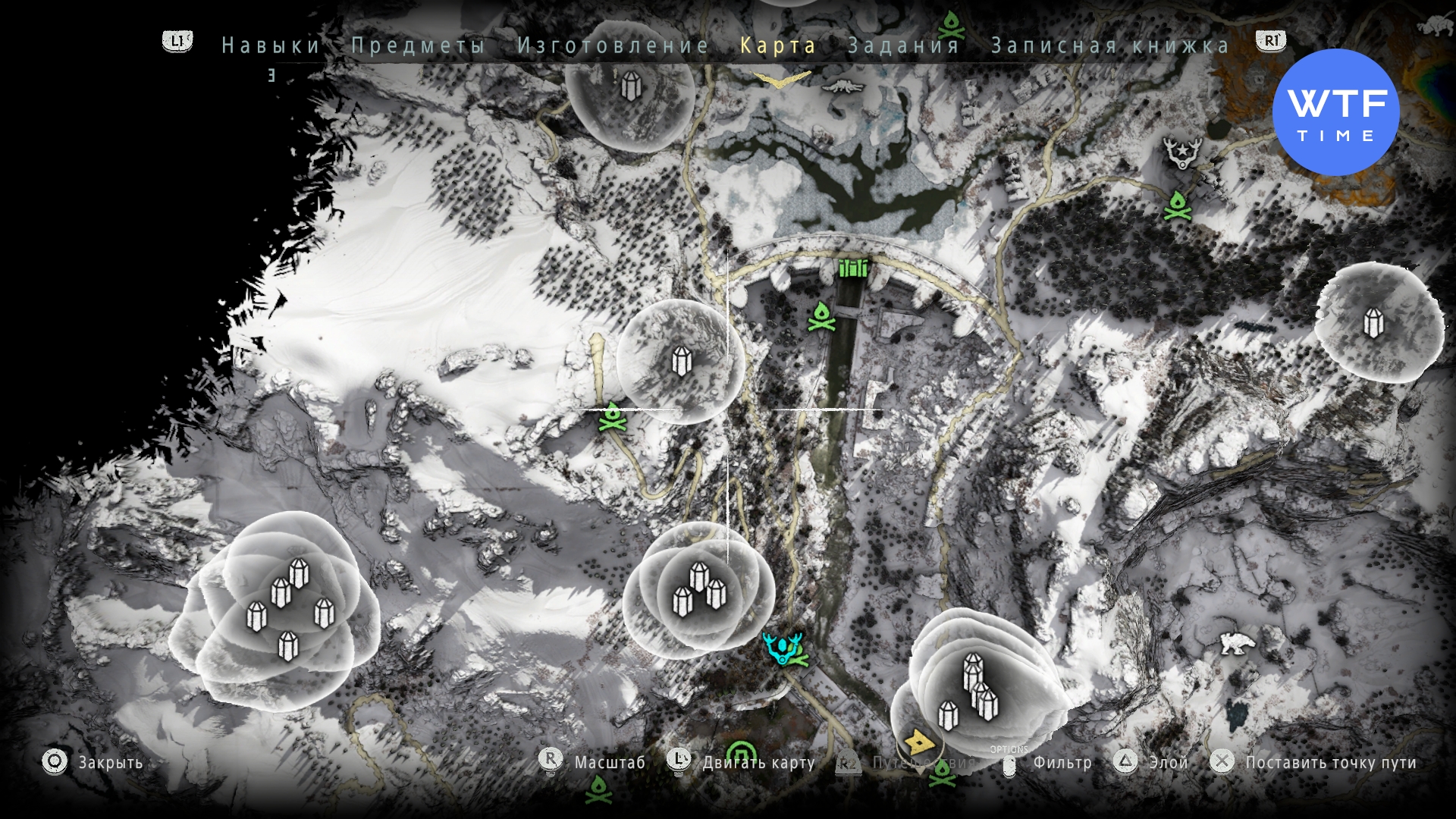The image size is (1456, 819).
Task: Click the cyan antlered map marker
Action: click(x=783, y=648)
